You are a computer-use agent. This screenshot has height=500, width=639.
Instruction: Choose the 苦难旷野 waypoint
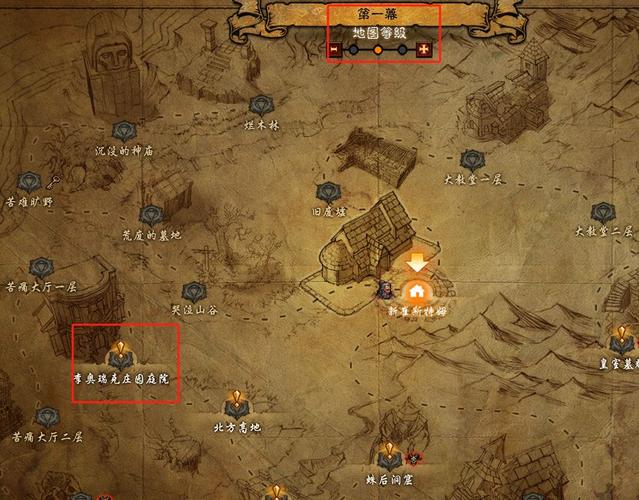click(30, 181)
